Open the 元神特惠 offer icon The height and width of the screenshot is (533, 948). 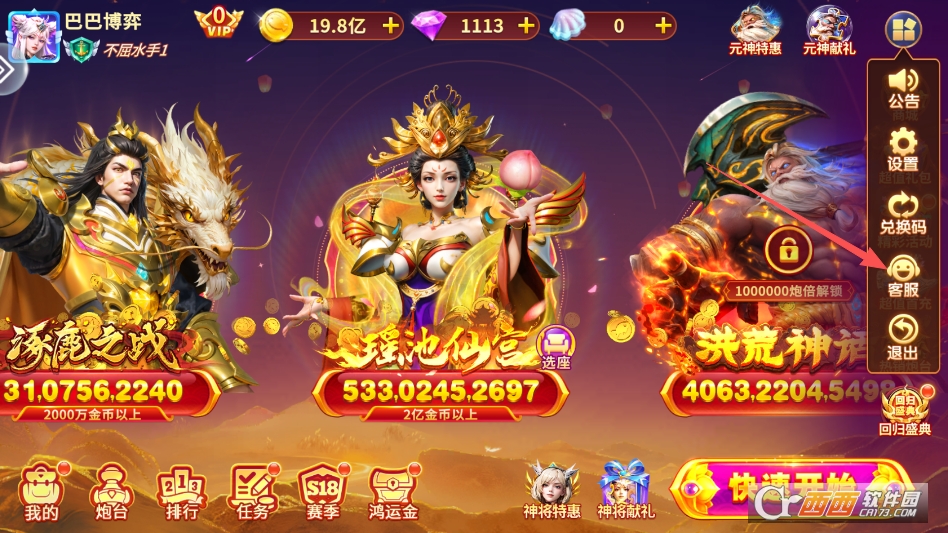(x=756, y=29)
